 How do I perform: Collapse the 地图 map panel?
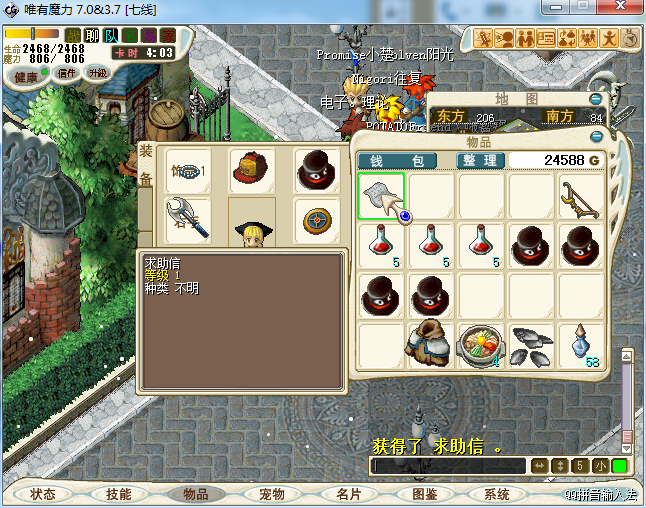[597, 99]
